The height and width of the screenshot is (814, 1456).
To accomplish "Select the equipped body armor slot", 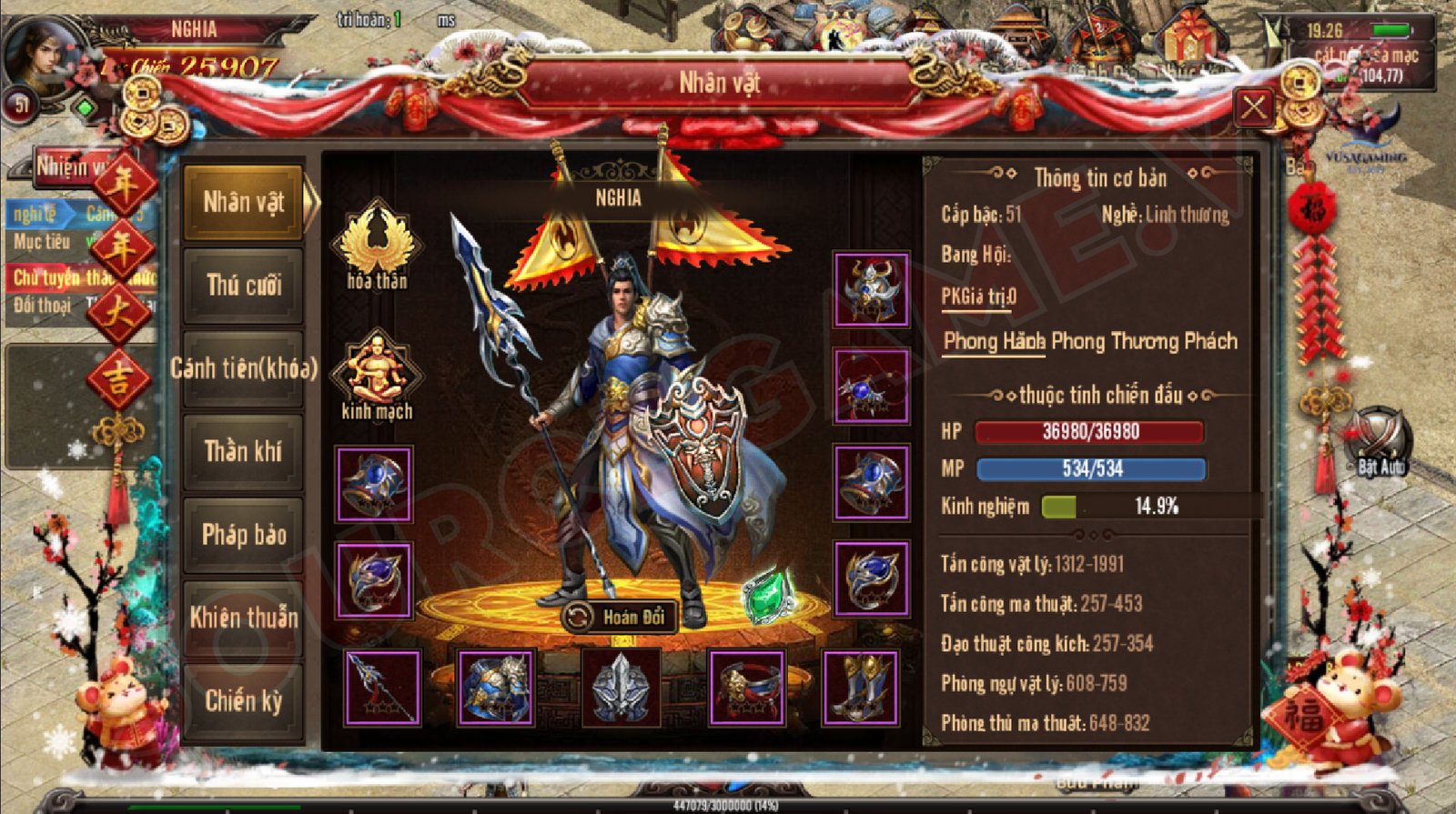I will point(496,688).
